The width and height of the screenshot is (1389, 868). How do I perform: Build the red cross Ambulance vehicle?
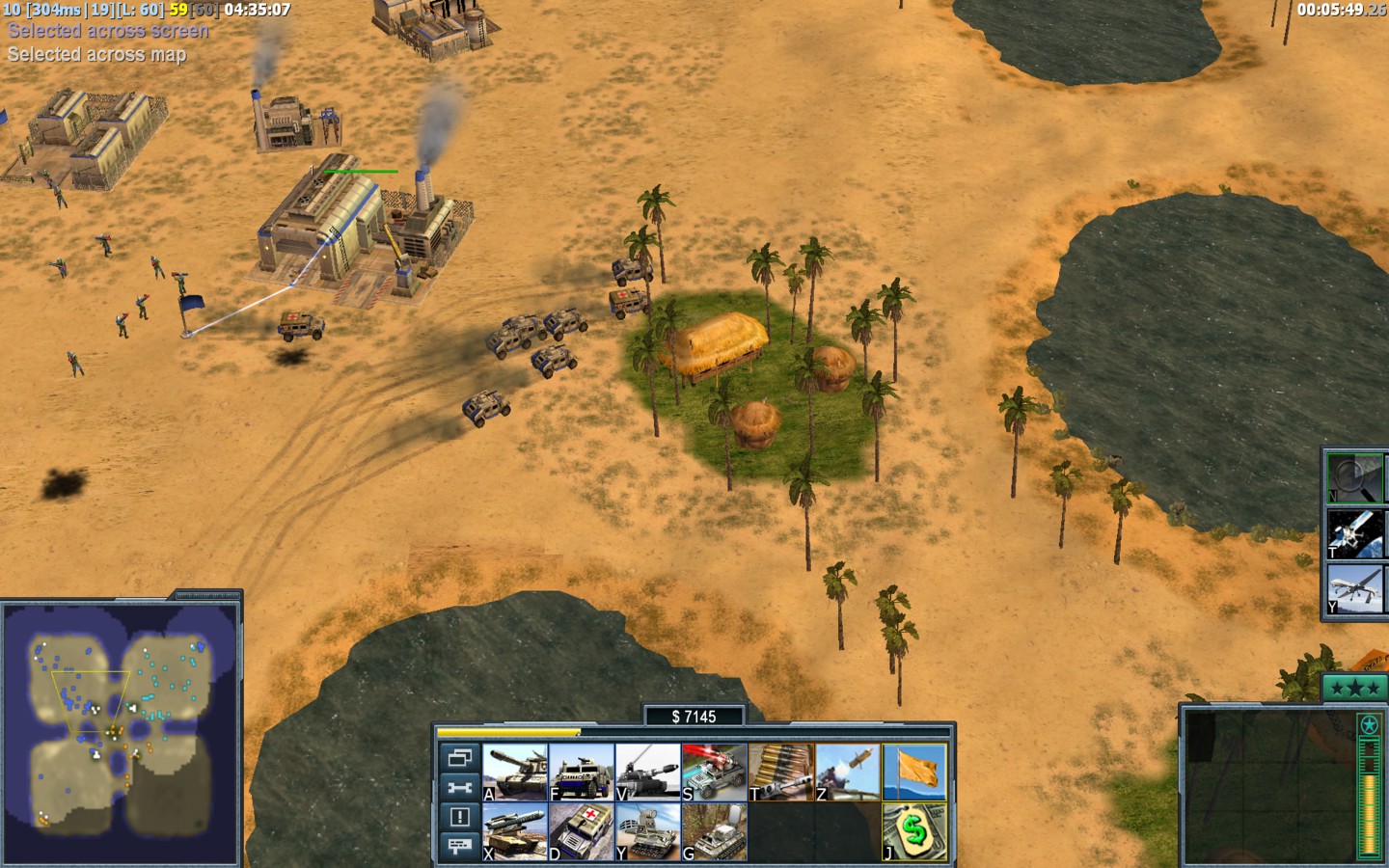(x=582, y=831)
